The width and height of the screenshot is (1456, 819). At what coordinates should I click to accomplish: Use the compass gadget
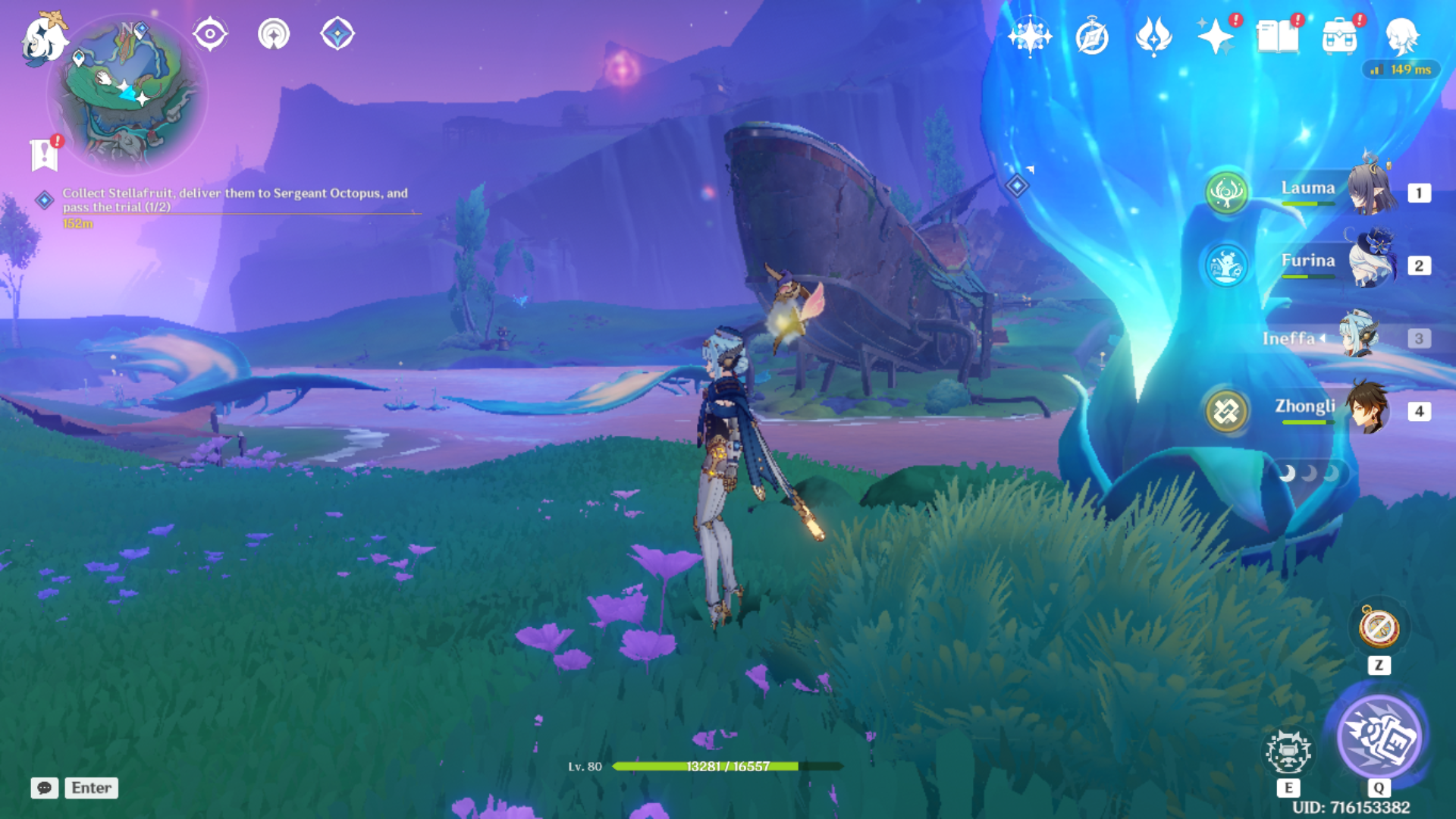(1379, 628)
